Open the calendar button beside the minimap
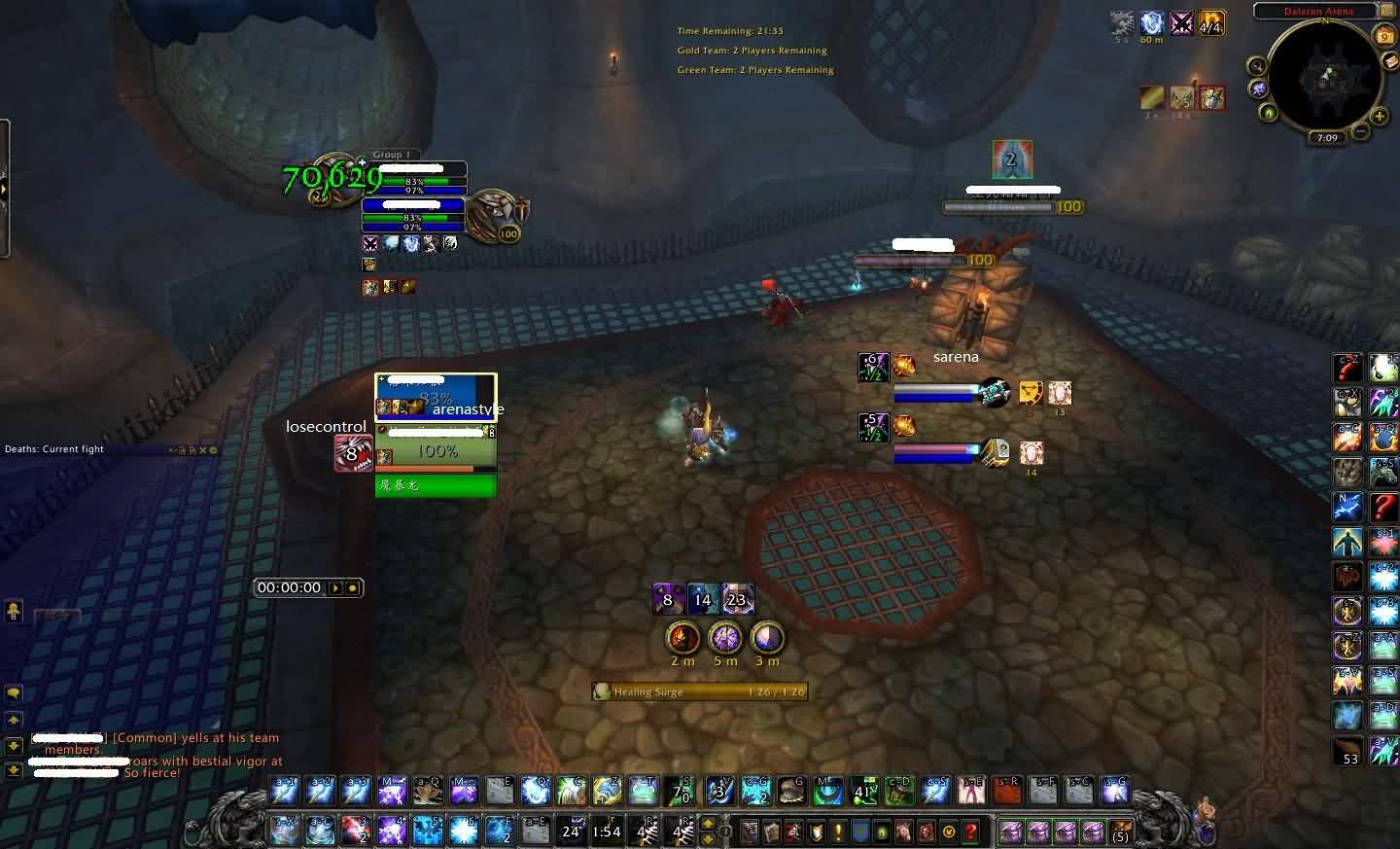 [1384, 36]
